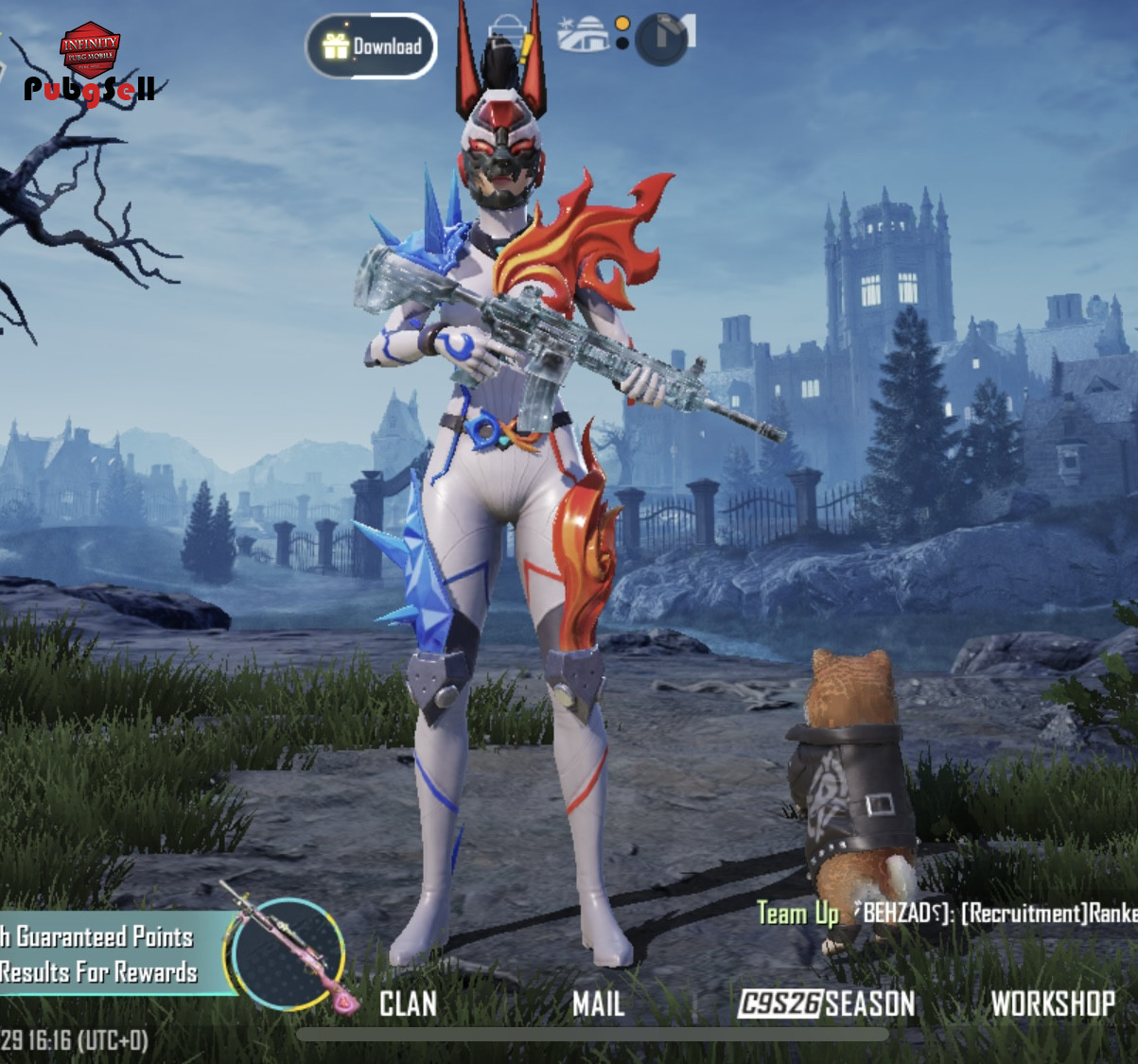Open the observatory dome event icon
Viewport: 1138px width, 1064px height.
click(x=584, y=34)
